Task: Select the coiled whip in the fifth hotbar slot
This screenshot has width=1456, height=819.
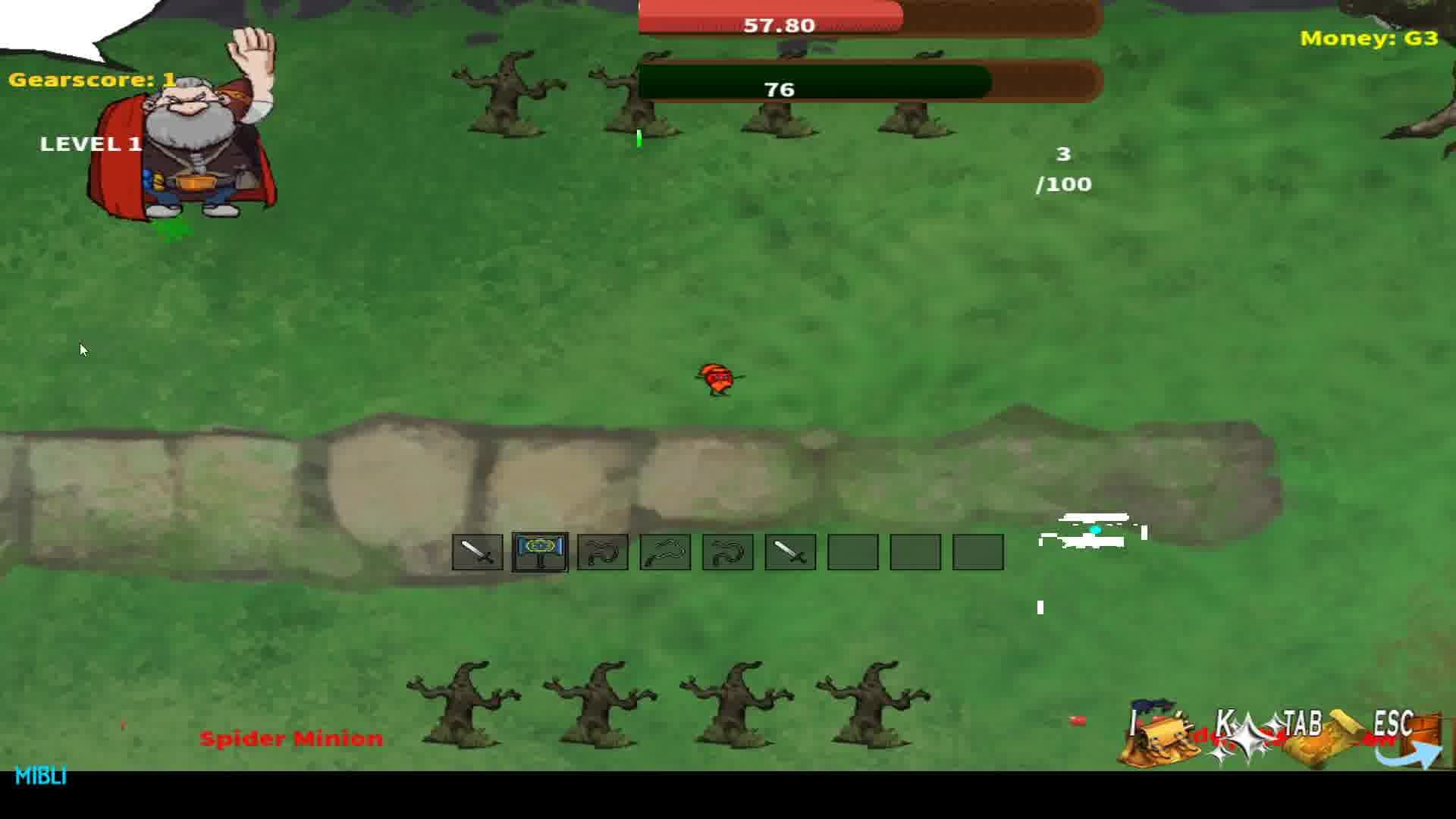Action: (x=726, y=551)
